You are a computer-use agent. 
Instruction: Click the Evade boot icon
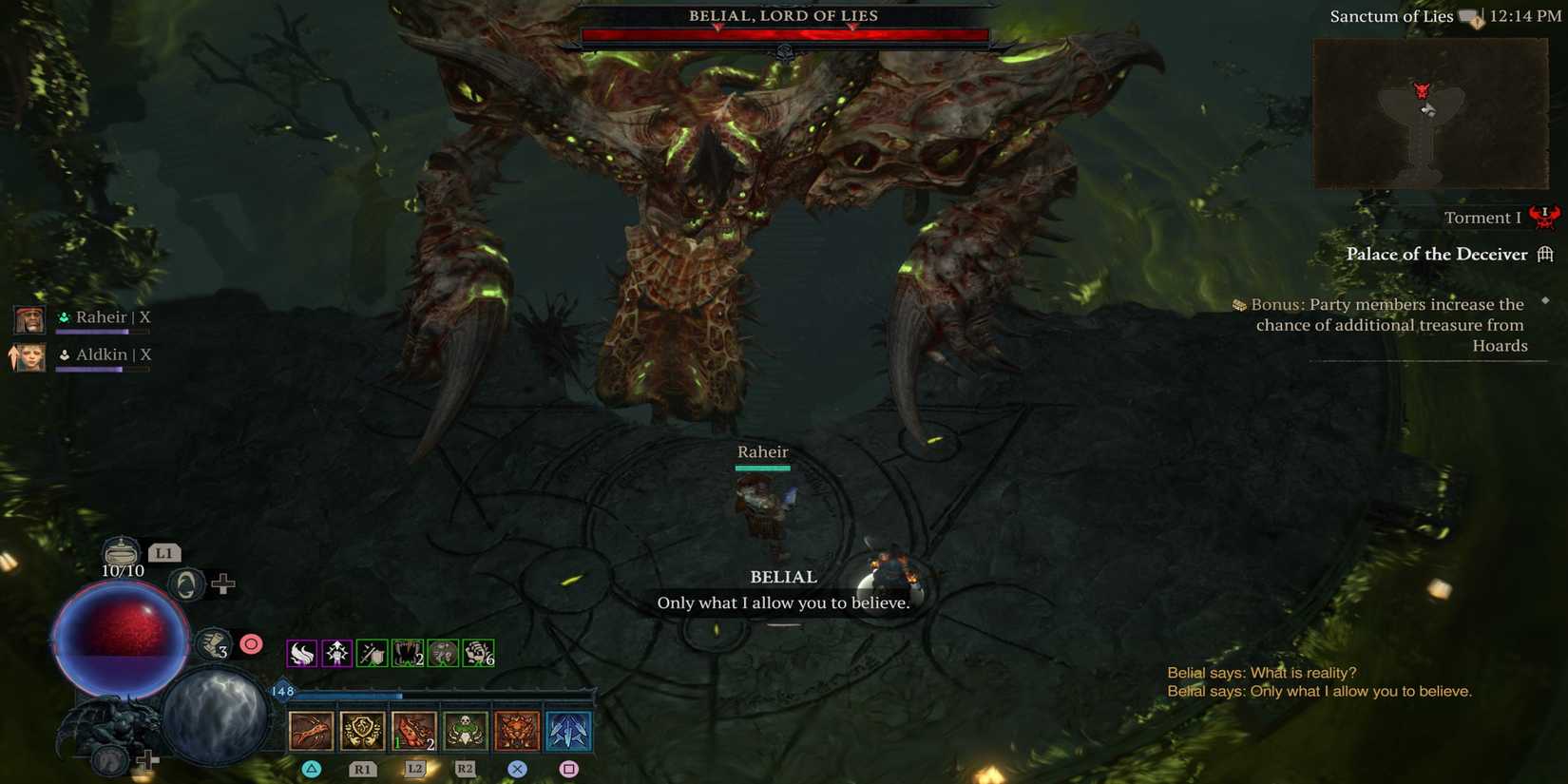coord(213,643)
